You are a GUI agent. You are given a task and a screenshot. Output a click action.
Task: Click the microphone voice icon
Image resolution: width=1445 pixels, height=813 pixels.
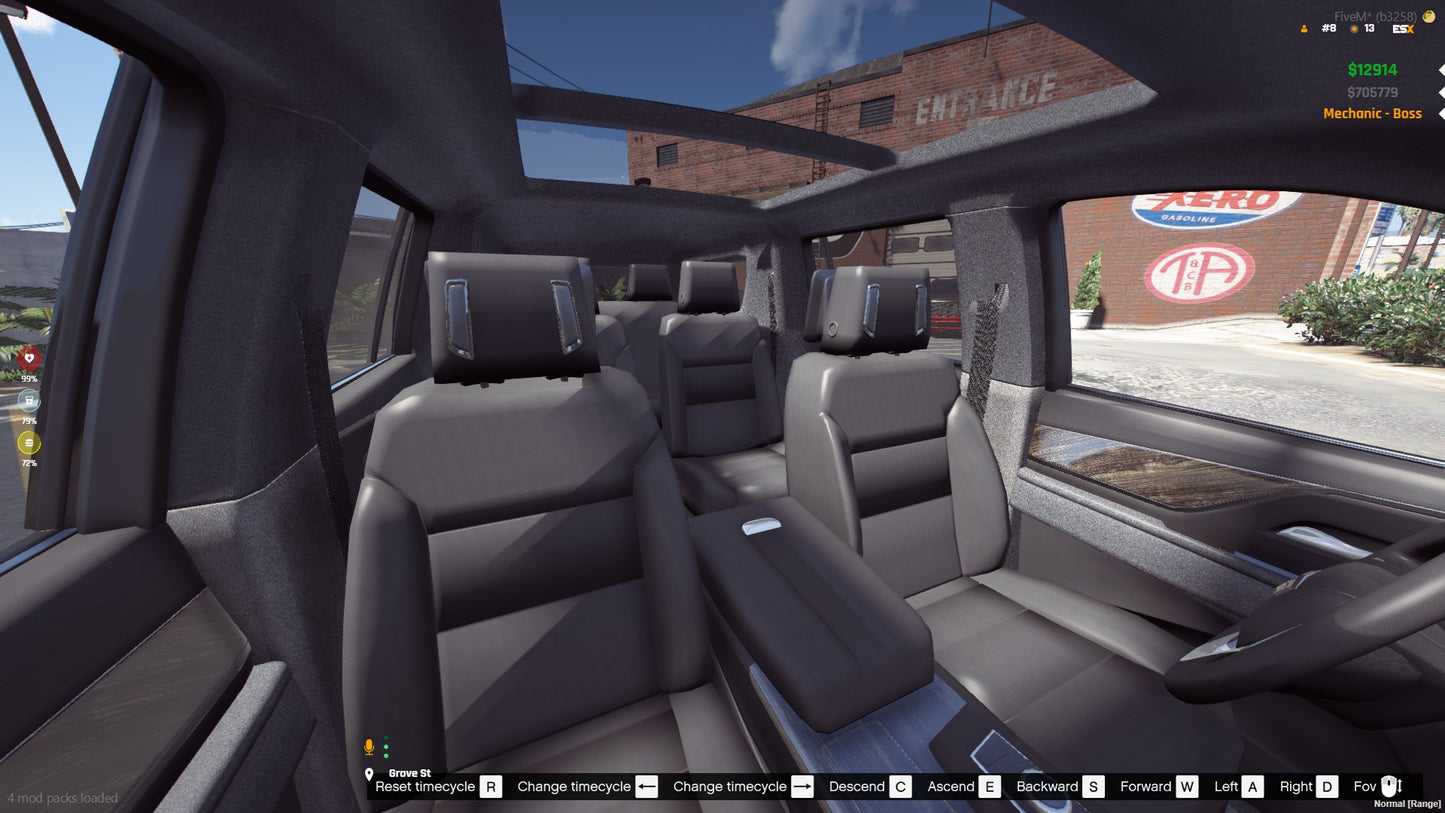368,745
